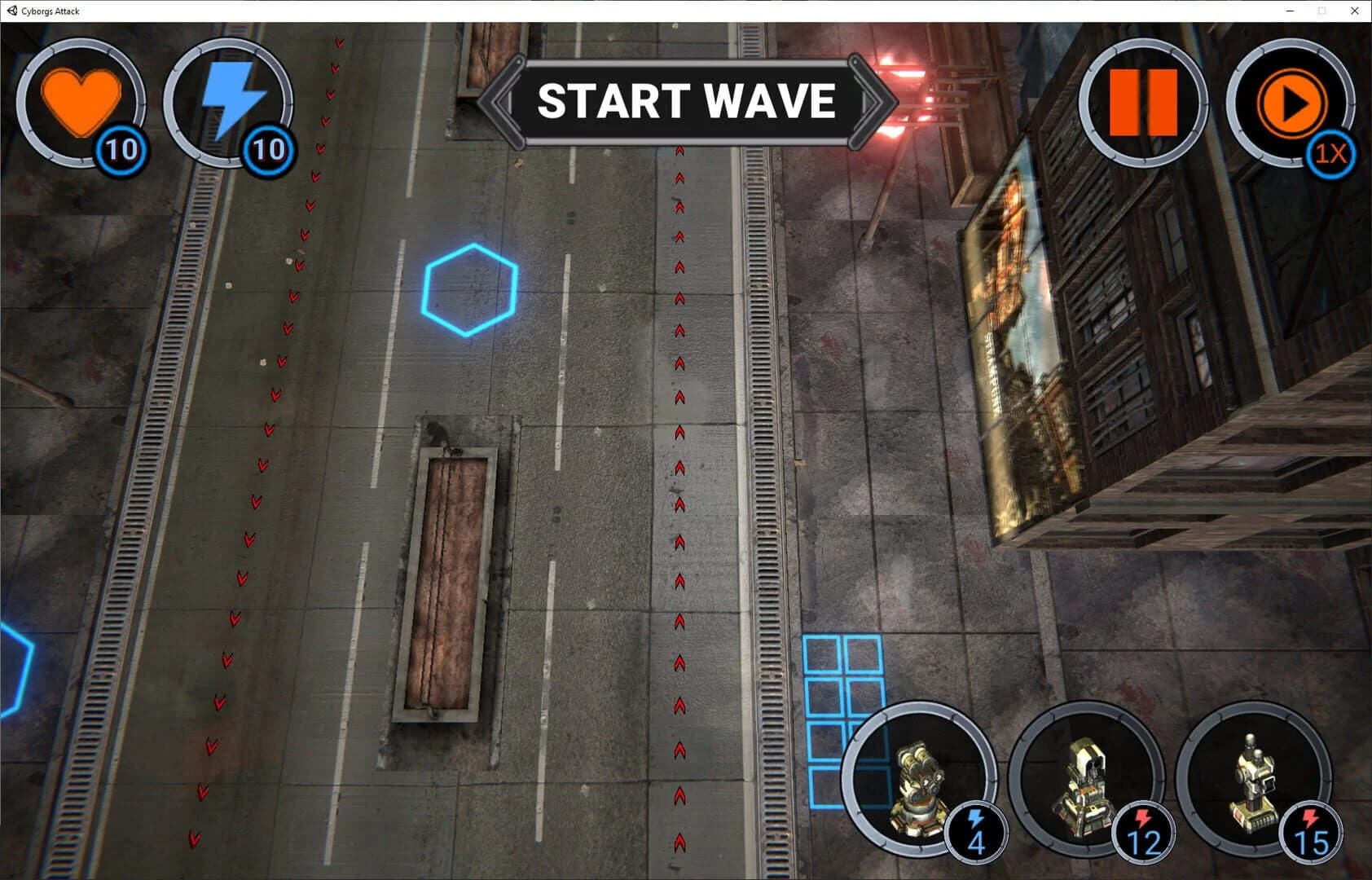Toggle game speed using the 1X play button
1372x880 pixels.
1291,102
